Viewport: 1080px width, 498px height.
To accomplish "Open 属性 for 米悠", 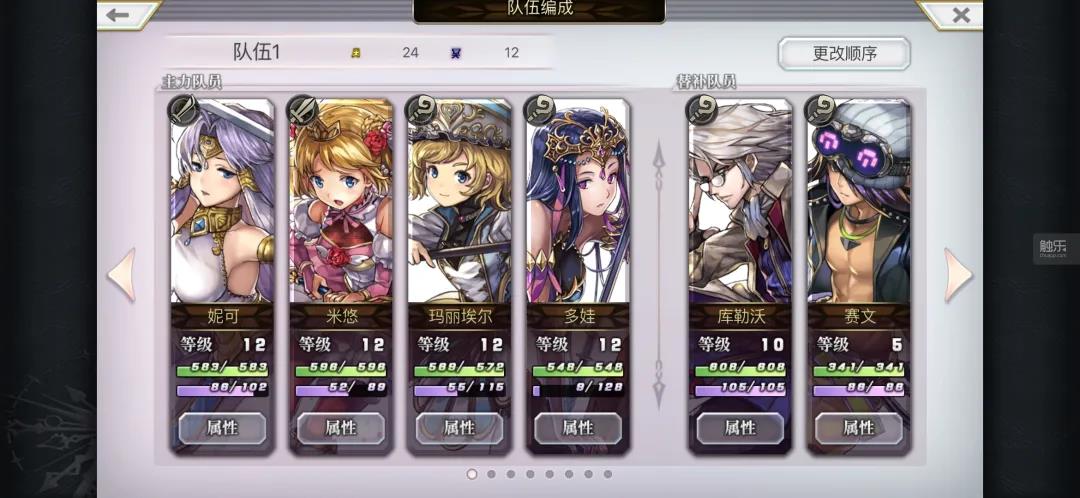I will [340, 428].
